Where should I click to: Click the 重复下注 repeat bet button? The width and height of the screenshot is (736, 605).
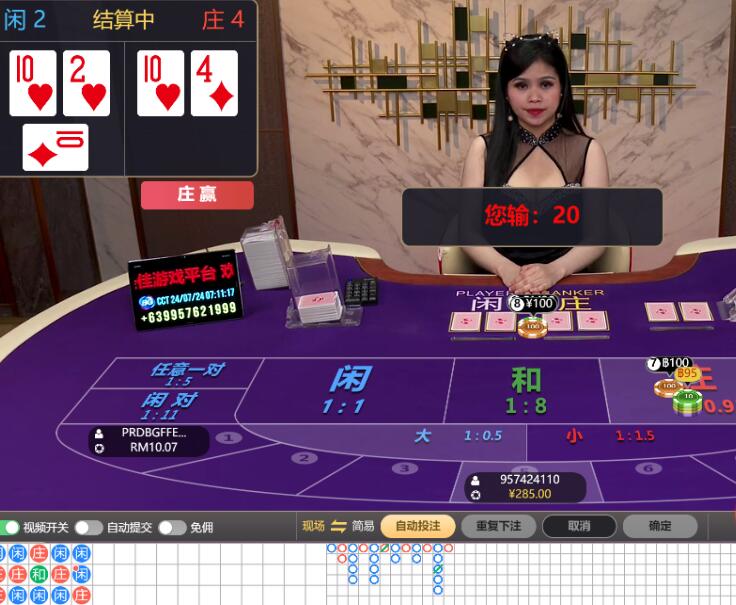point(498,526)
